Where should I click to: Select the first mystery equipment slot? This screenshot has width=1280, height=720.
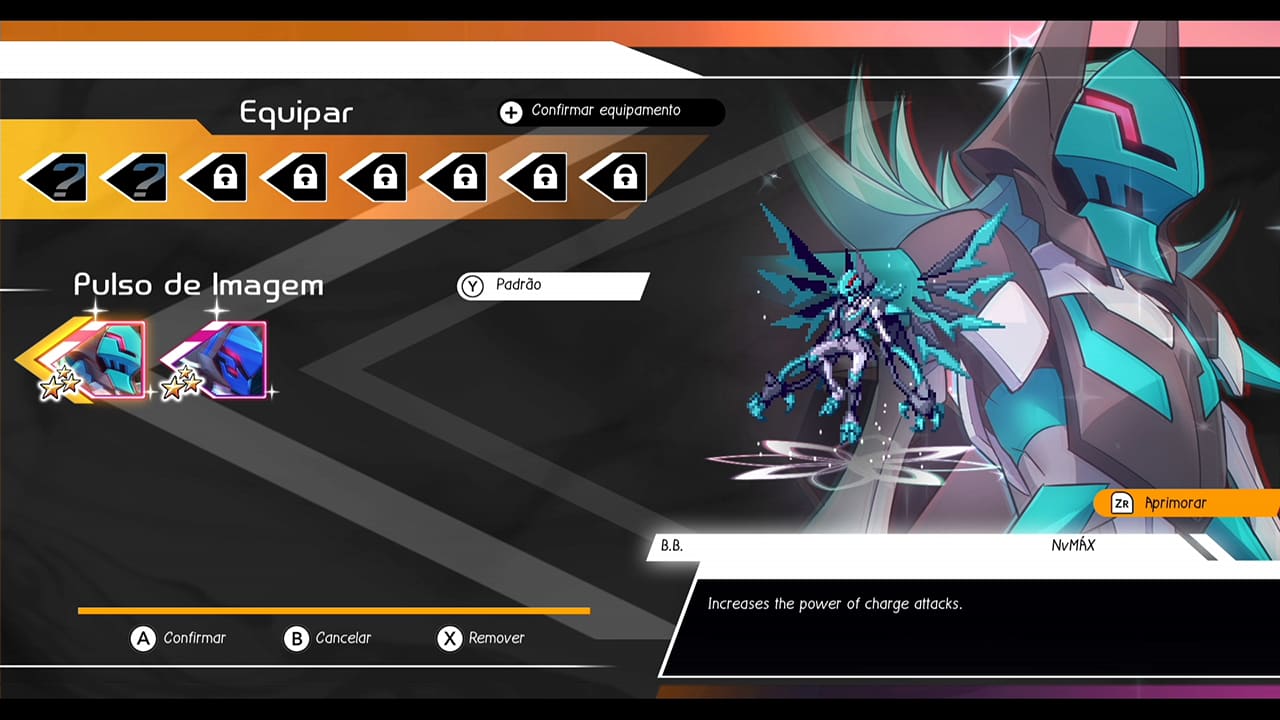tap(55, 176)
